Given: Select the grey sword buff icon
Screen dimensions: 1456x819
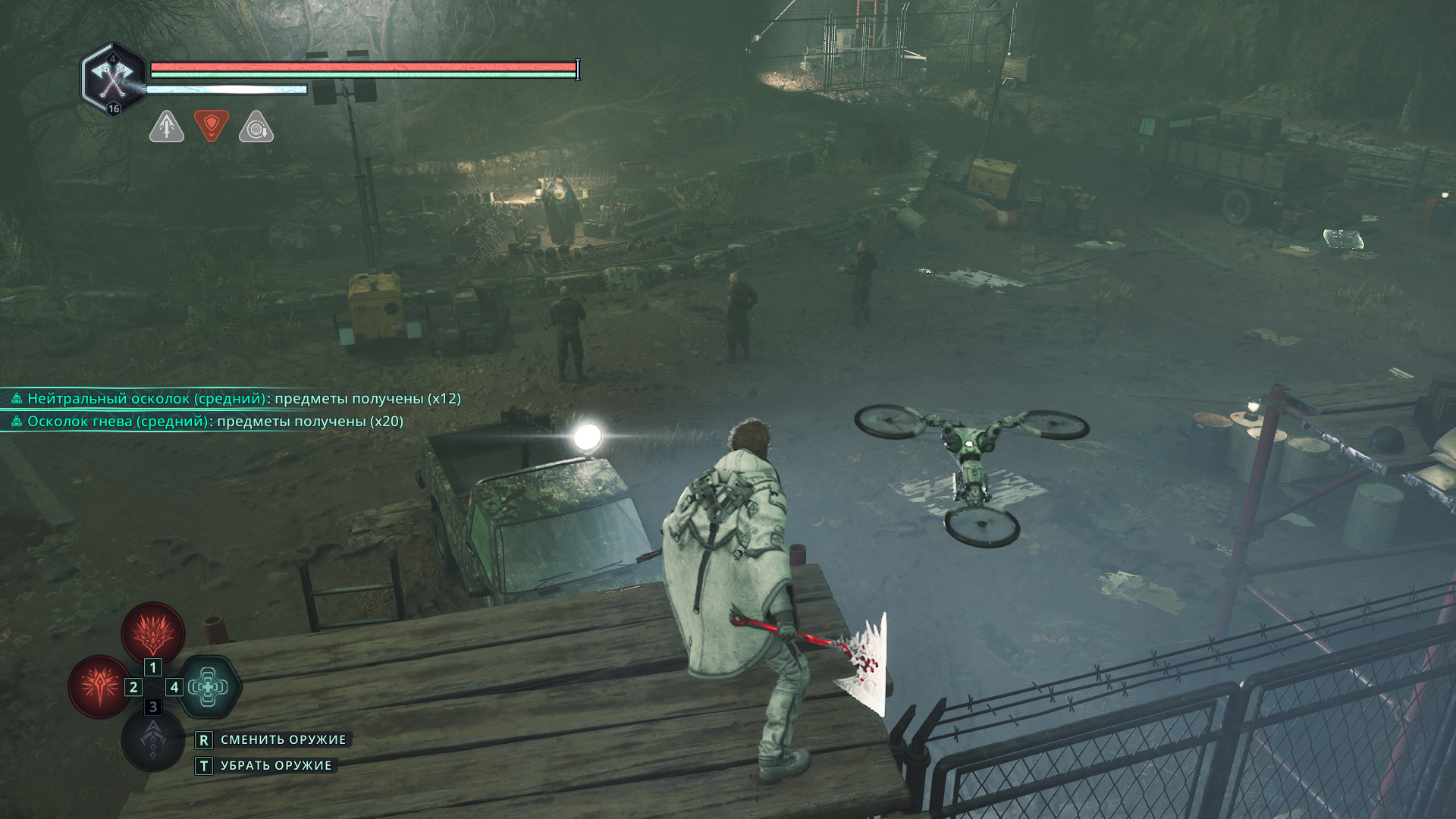Looking at the screenshot, I should point(167,127).
